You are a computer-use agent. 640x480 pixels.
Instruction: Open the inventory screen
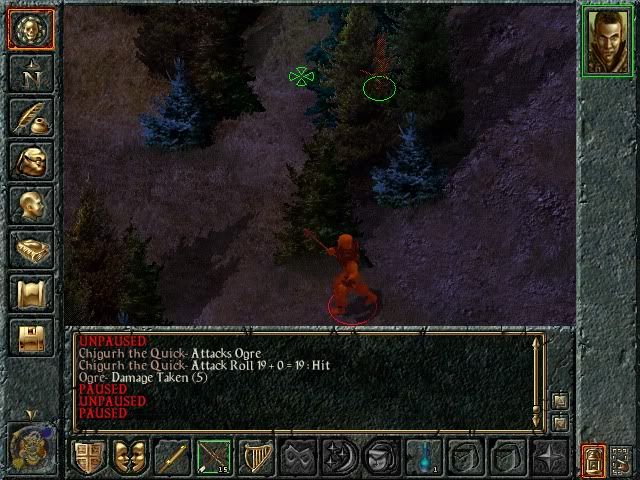coord(30,161)
